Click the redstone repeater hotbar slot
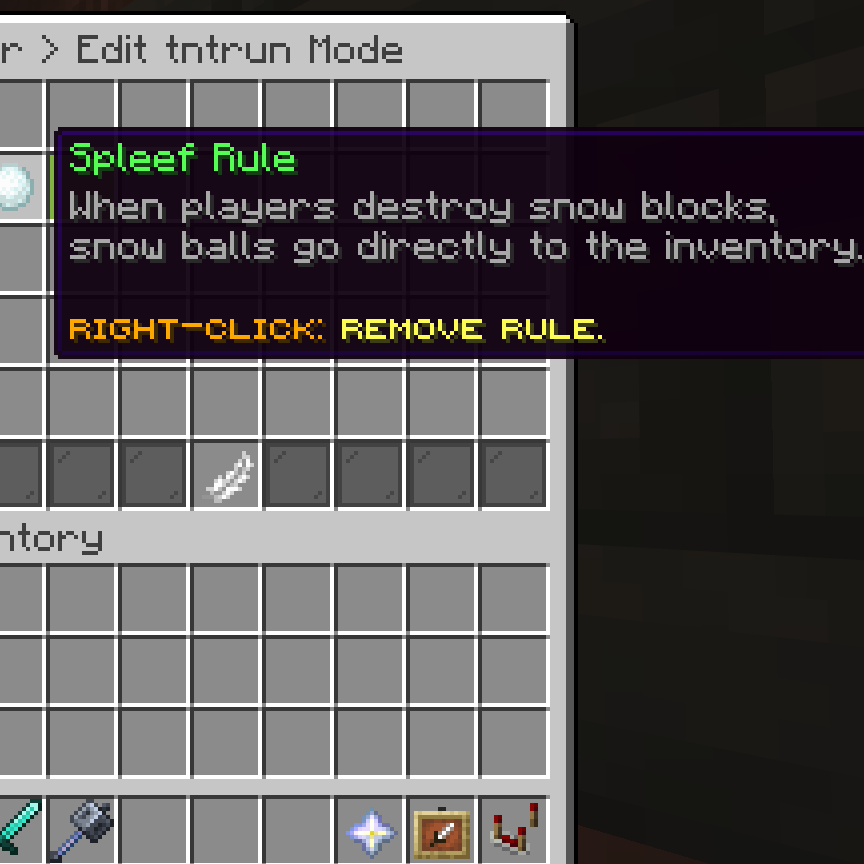This screenshot has height=864, width=864. (514, 830)
